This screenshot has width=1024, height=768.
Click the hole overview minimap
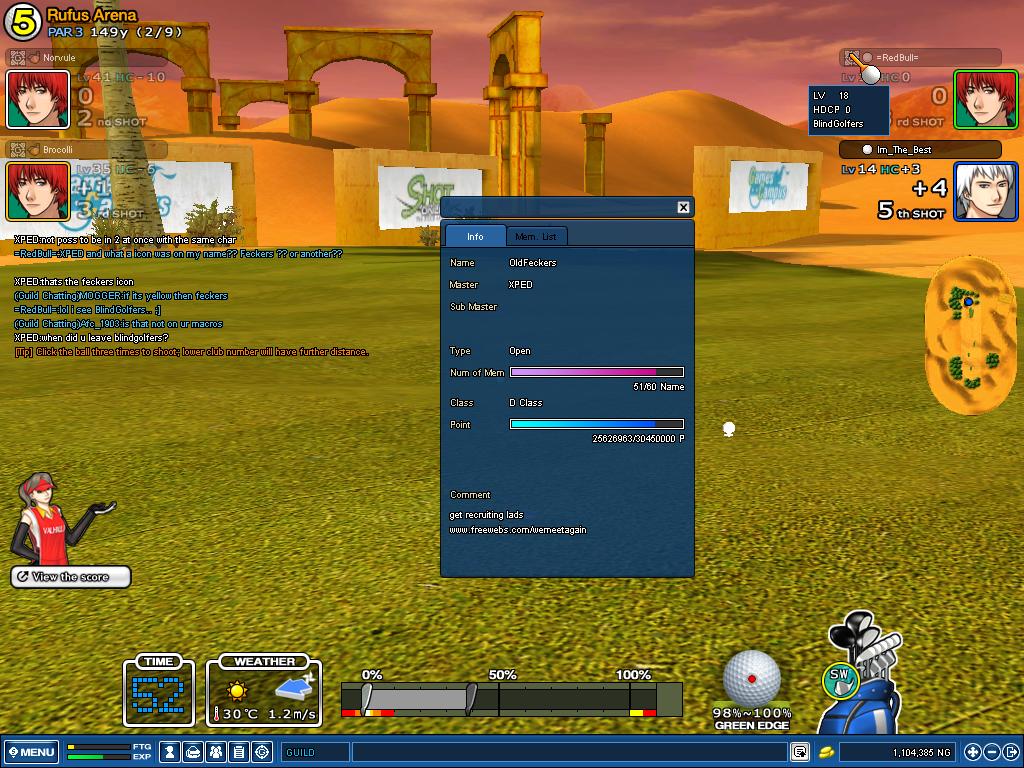point(969,334)
